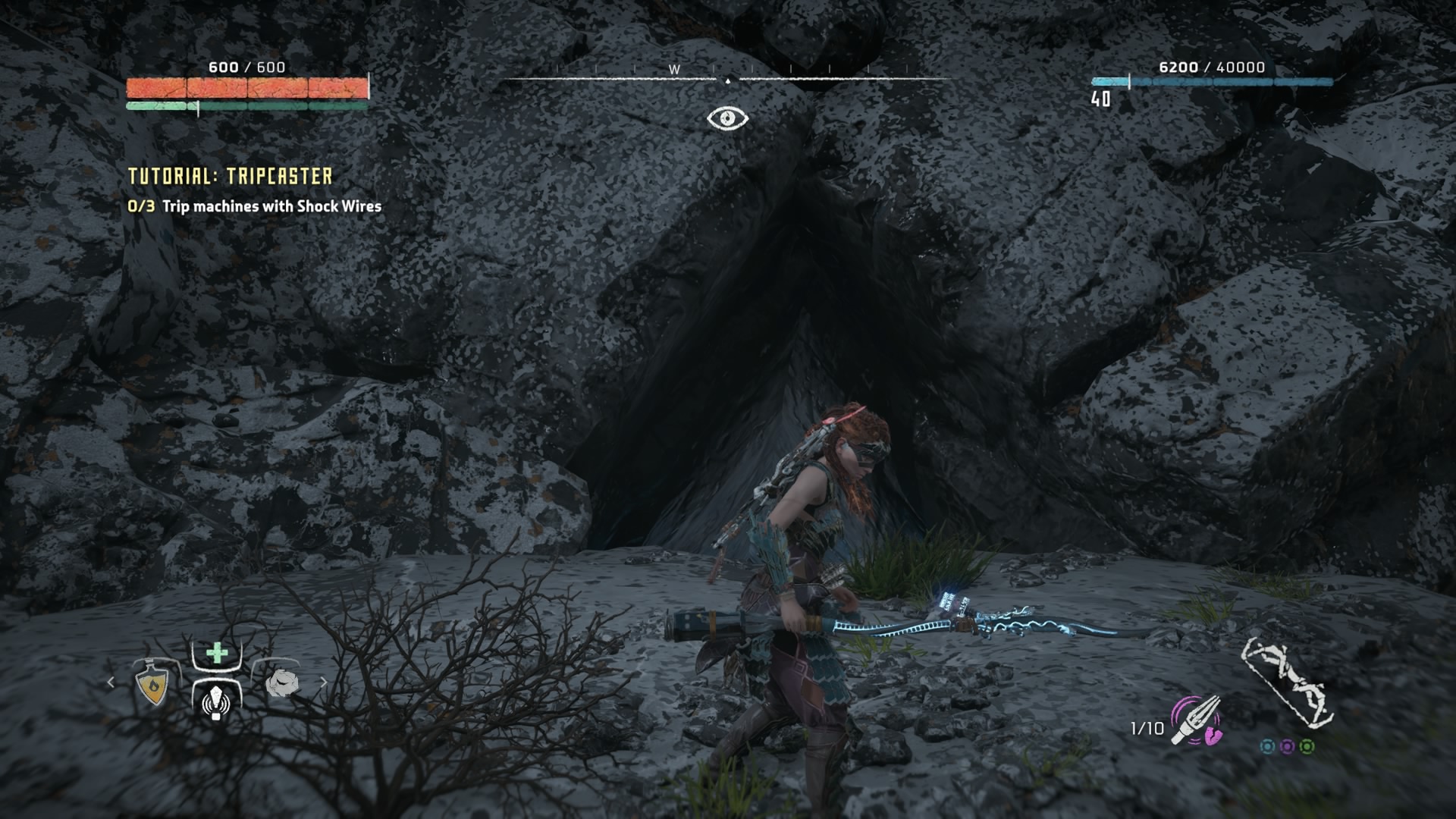This screenshot has height=819, width=1456.
Task: Click the detection eye indicator on the compass
Action: point(727,118)
